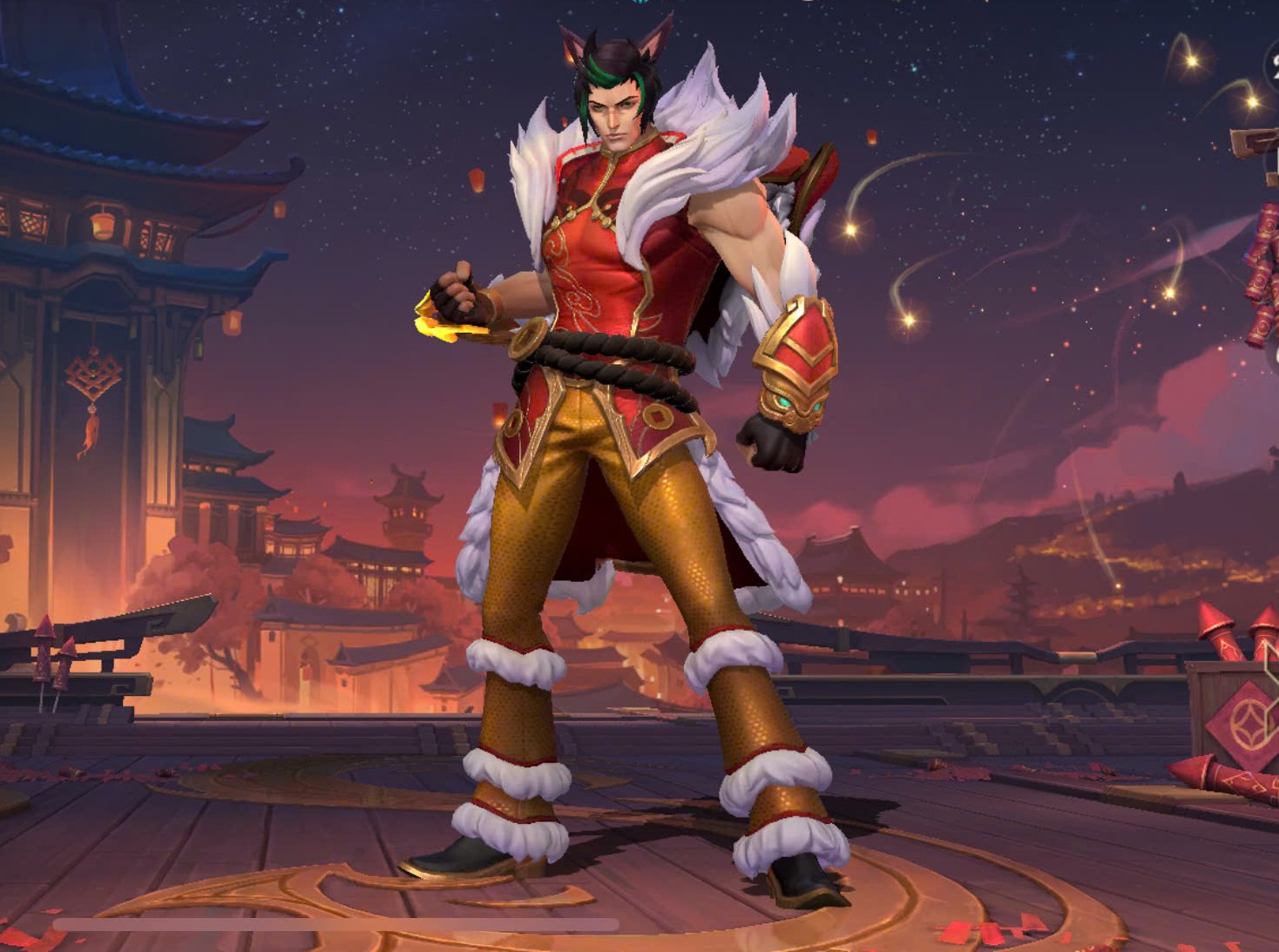
Task: Click the translucent home indicator bar
Action: 335,924
